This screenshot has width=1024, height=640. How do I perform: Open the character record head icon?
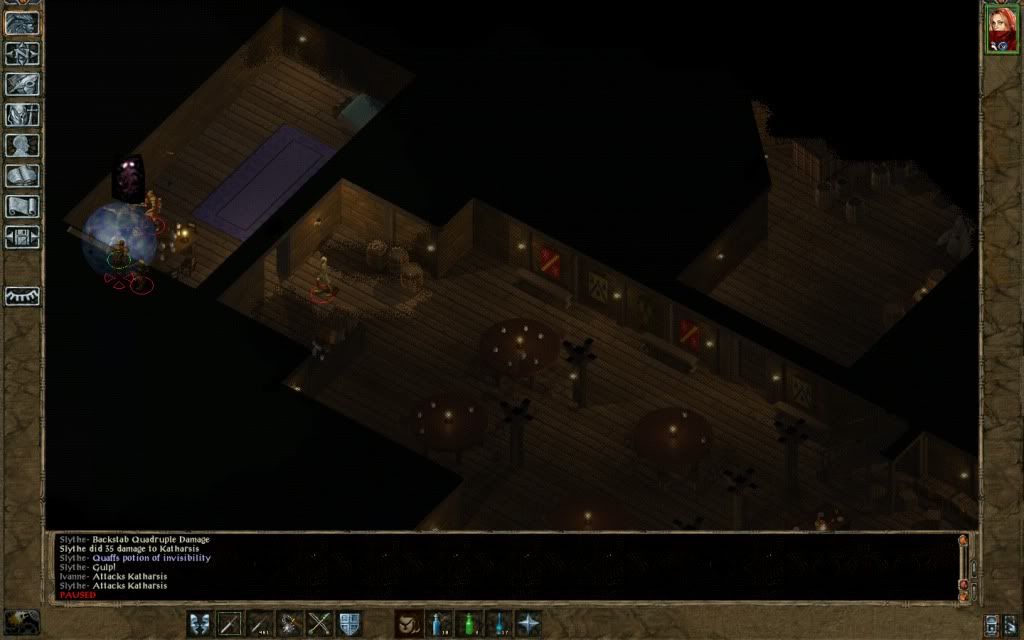pyautogui.click(x=22, y=145)
